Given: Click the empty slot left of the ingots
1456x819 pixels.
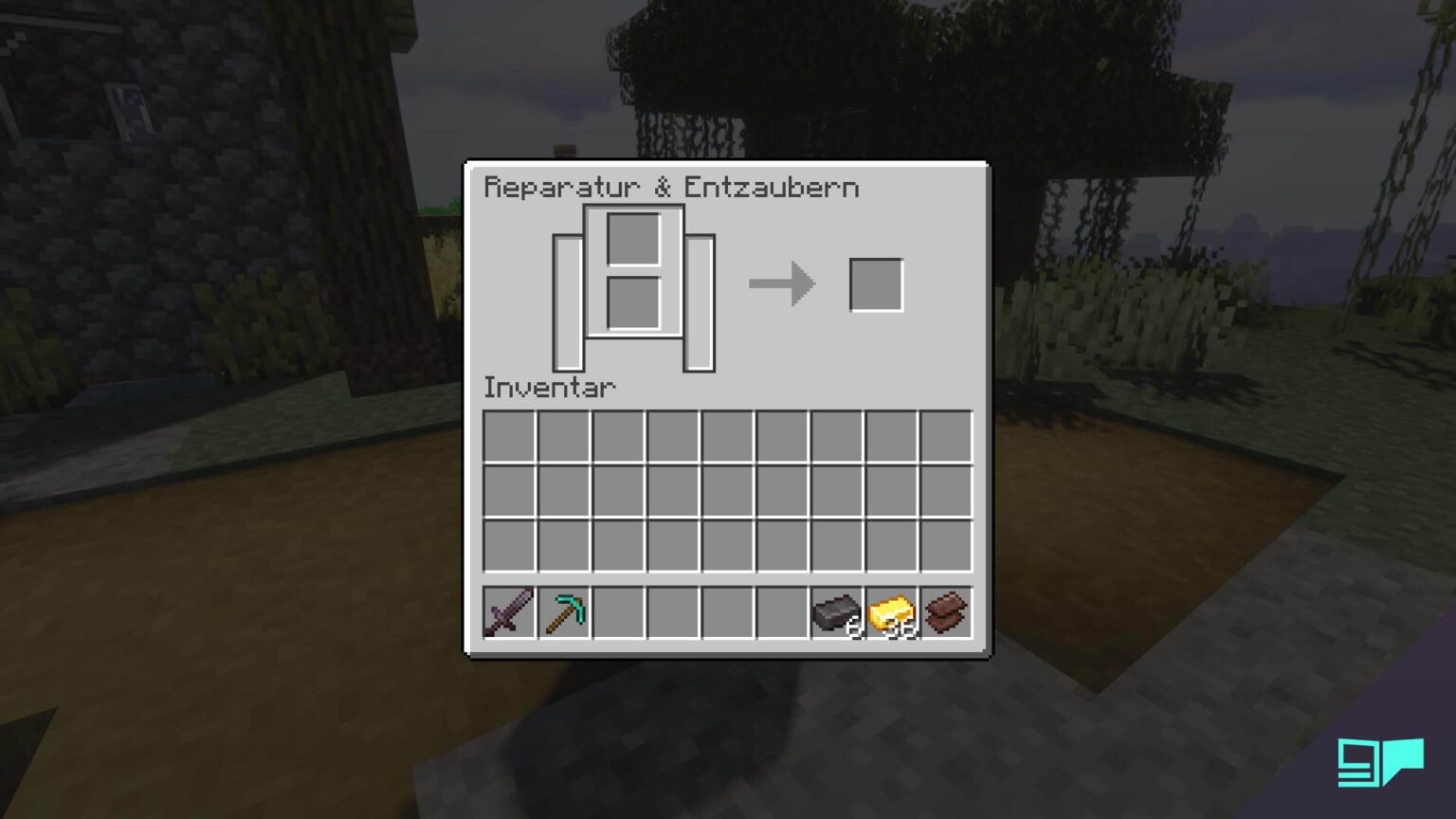Looking at the screenshot, I should (x=783, y=612).
